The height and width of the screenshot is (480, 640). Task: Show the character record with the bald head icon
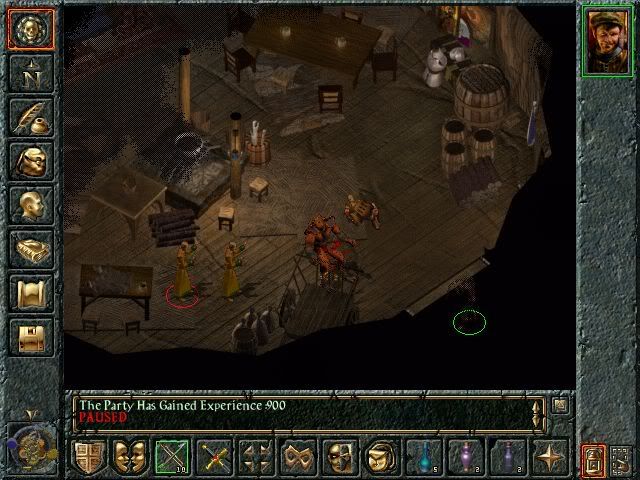pos(29,204)
